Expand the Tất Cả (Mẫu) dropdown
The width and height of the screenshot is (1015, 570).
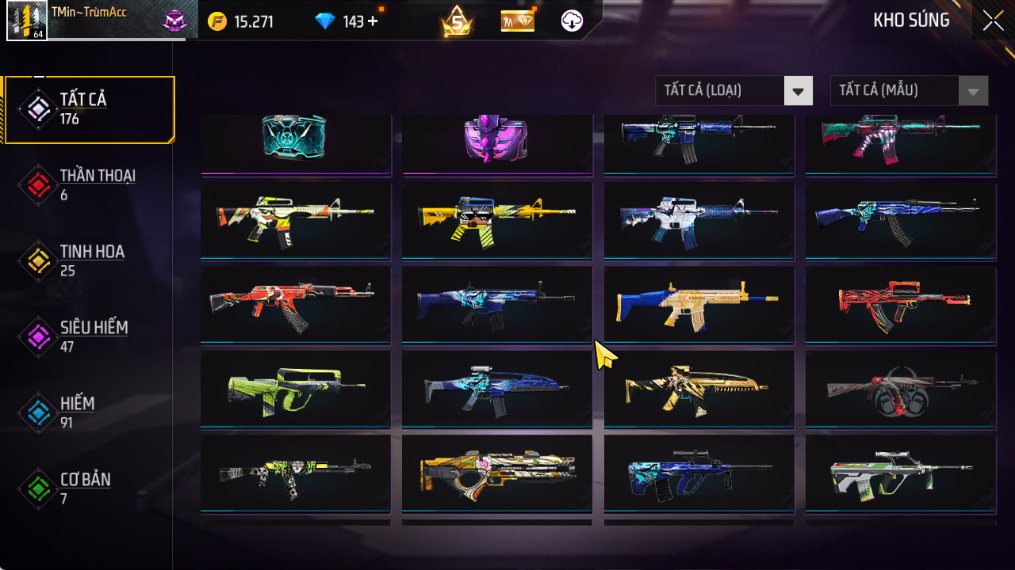click(908, 91)
